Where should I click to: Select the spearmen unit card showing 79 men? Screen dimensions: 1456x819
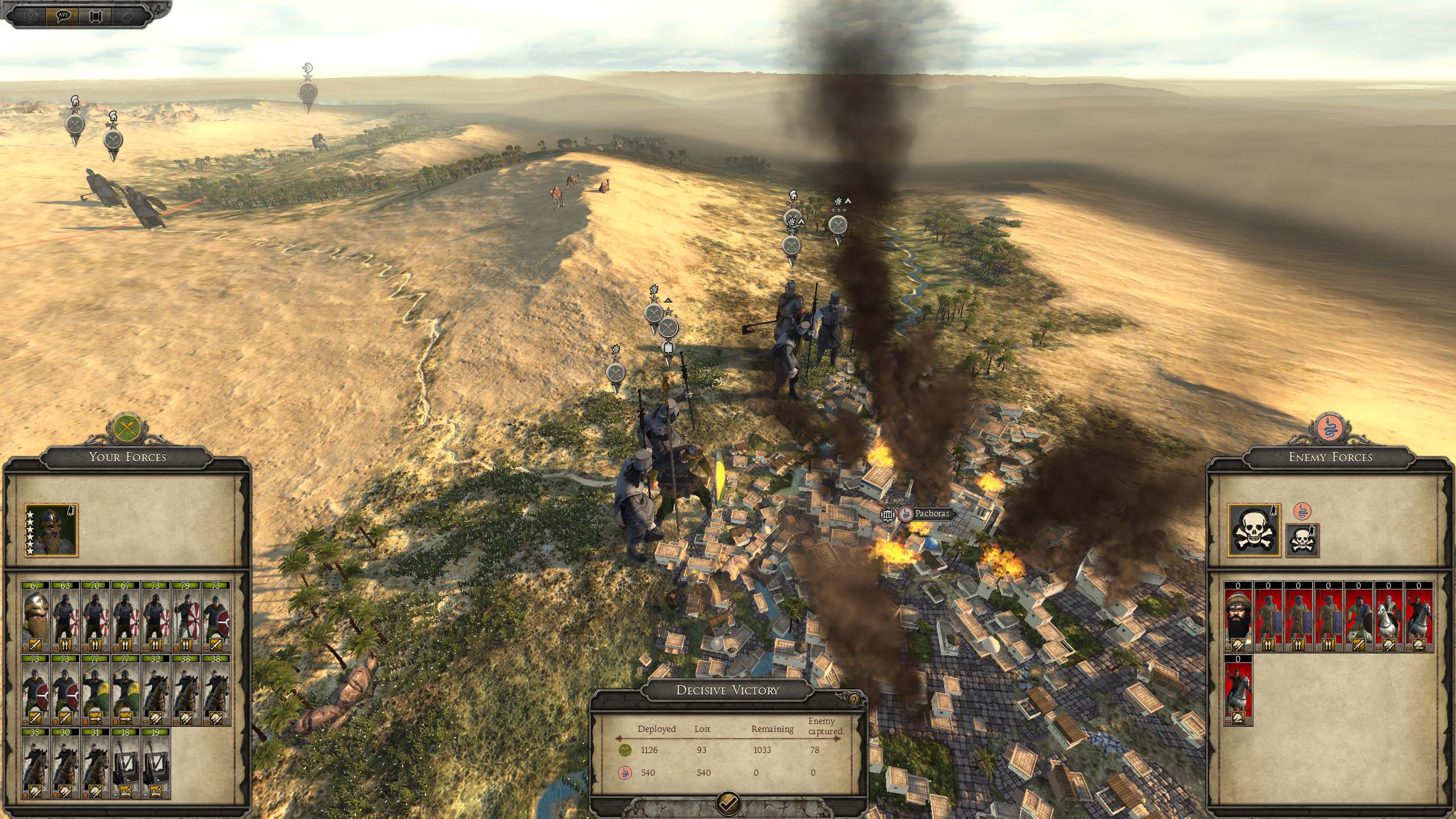pos(185,616)
